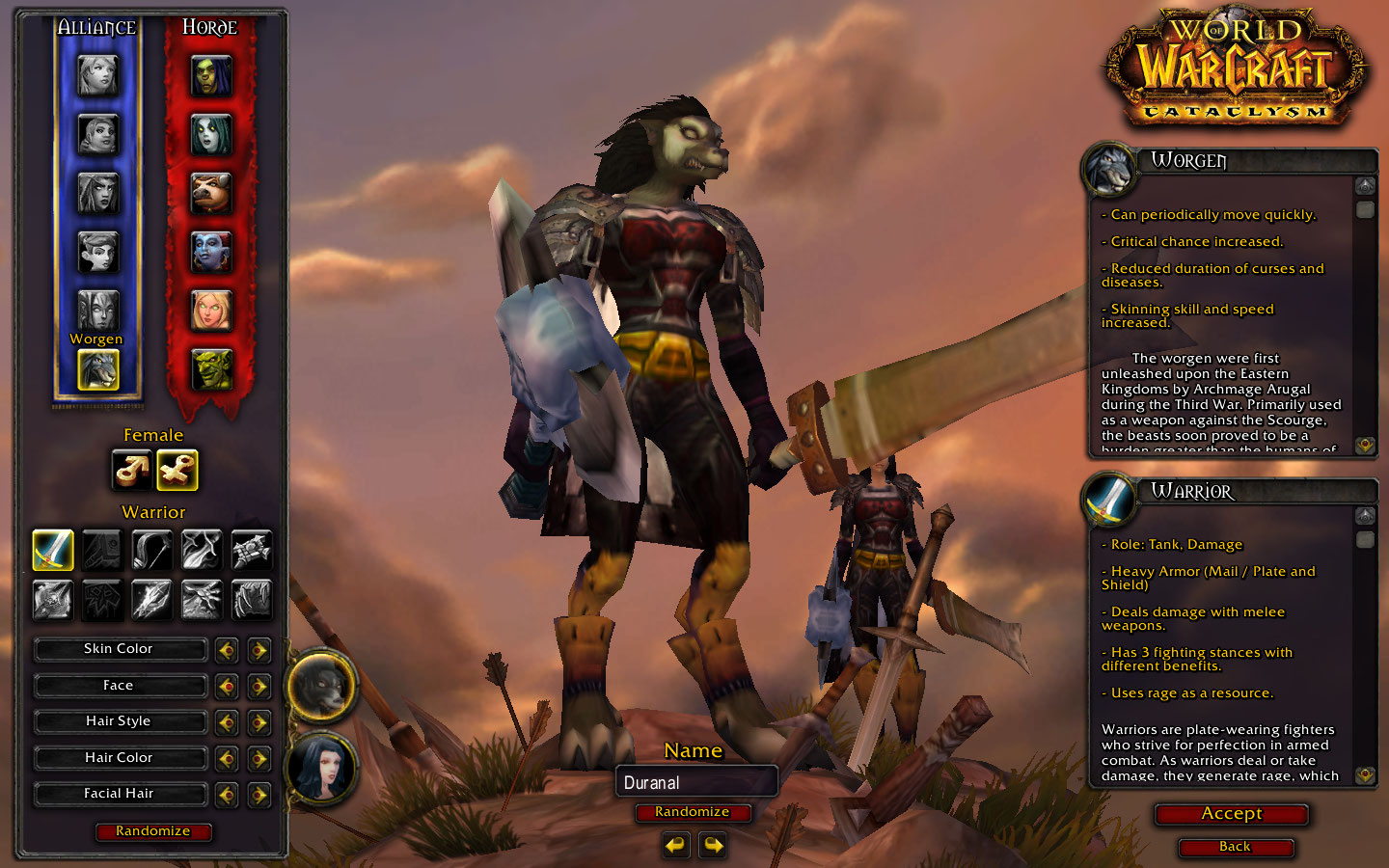
Task: Show the human form portrait
Action: [322, 768]
